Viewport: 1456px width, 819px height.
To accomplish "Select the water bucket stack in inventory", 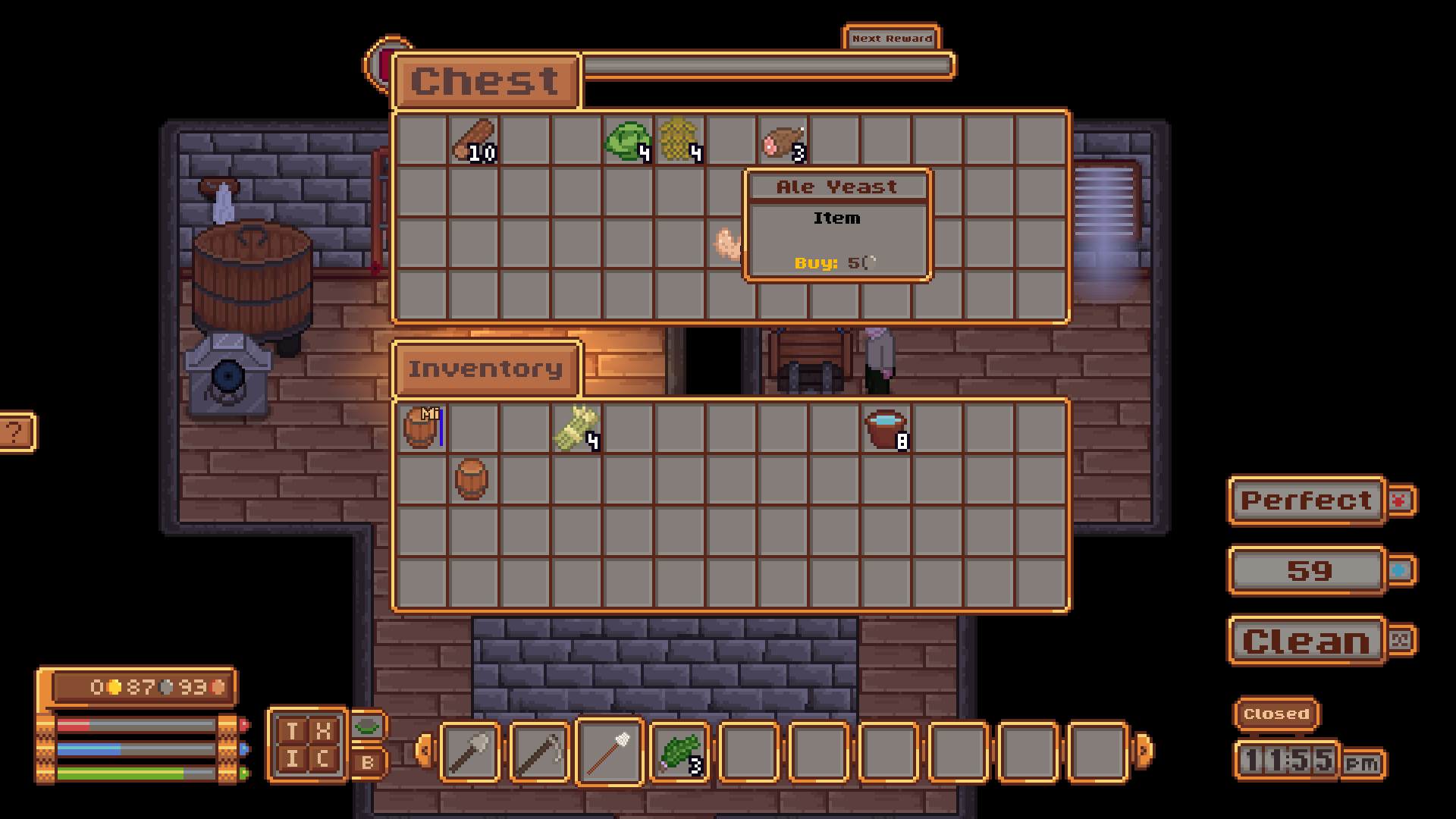I will coord(886,428).
